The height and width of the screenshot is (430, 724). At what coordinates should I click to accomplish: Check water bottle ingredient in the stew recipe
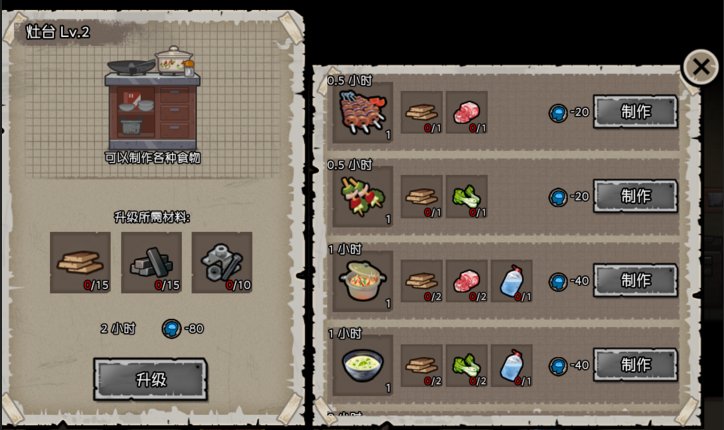510,281
